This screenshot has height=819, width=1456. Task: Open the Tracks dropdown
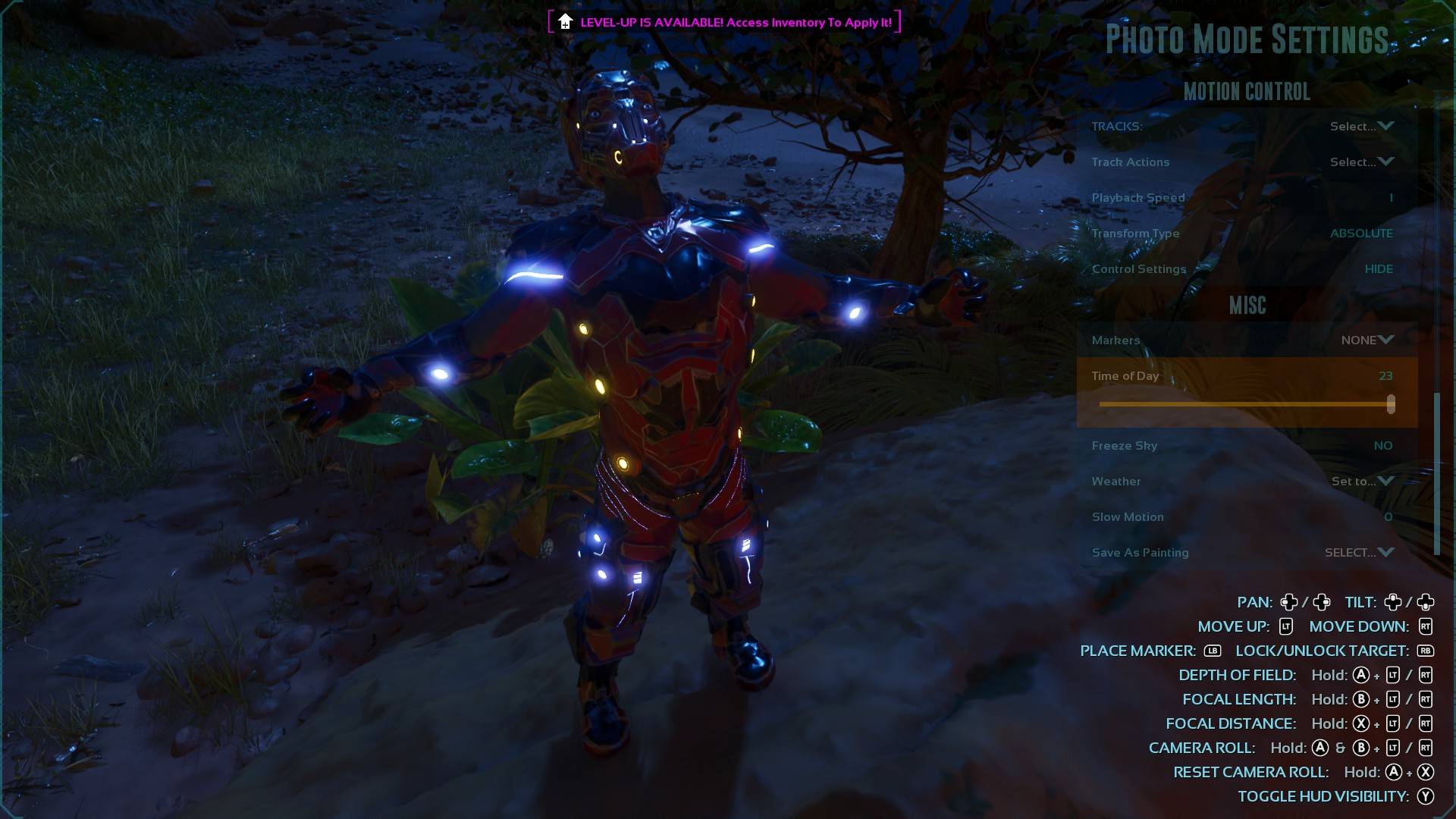[1361, 126]
